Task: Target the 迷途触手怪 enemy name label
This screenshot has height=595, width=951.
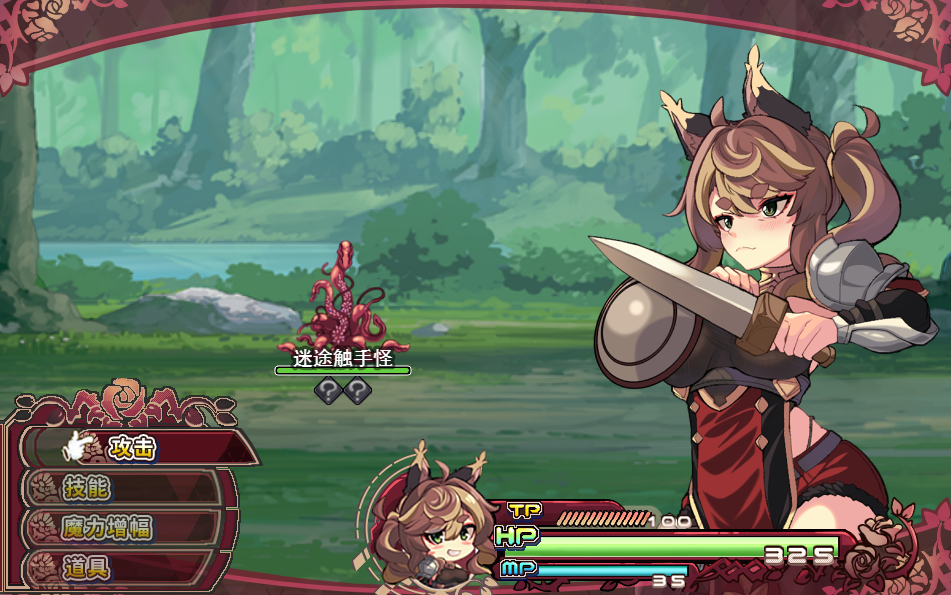Action: pos(343,357)
